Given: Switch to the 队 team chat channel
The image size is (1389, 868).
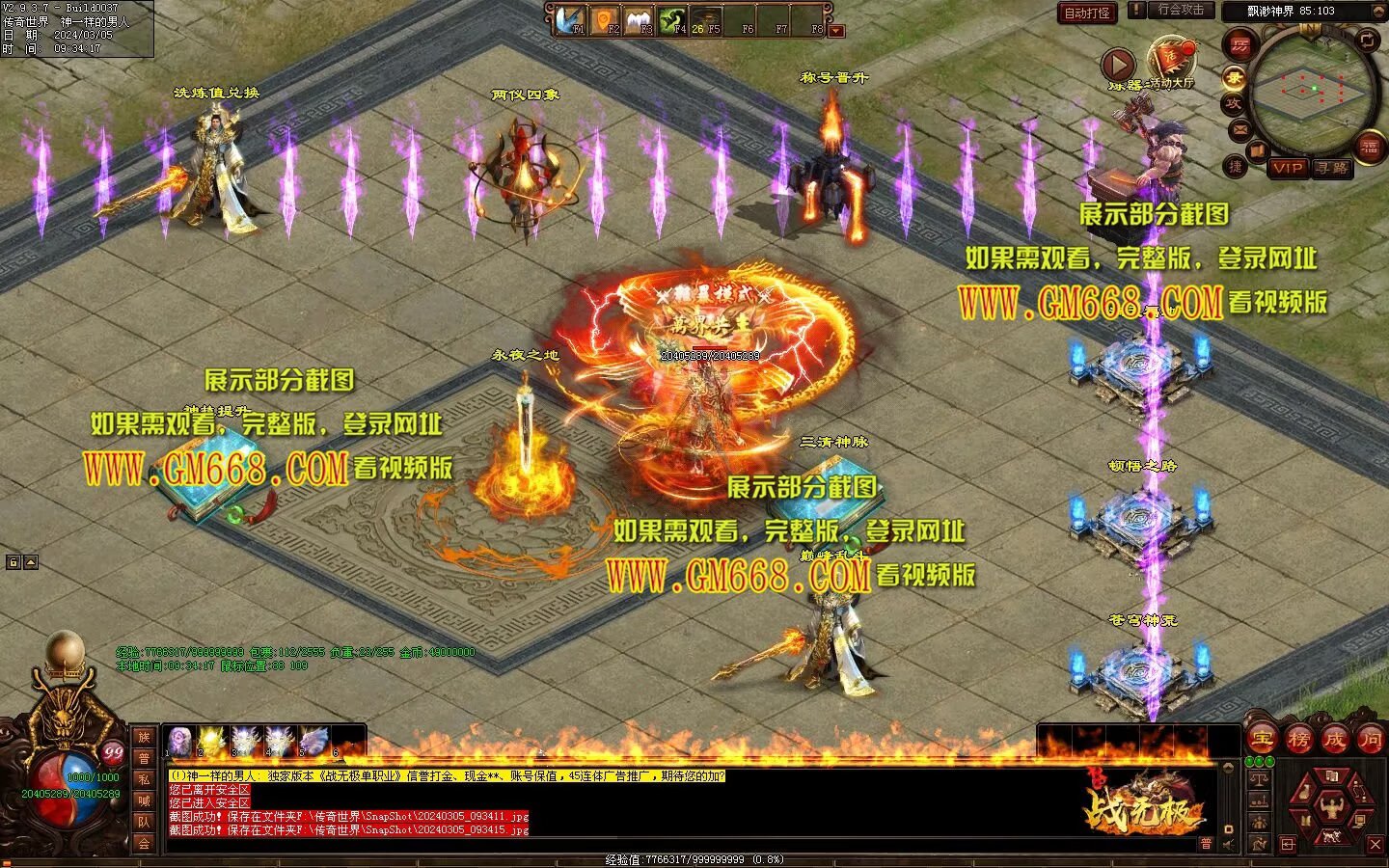Looking at the screenshot, I should (144, 822).
